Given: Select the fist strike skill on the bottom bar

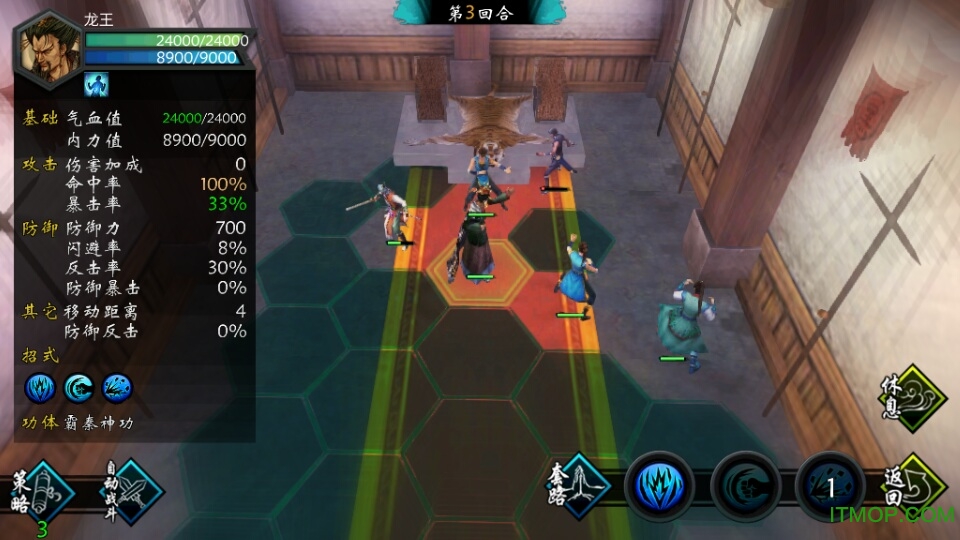Looking at the screenshot, I should click(745, 487).
